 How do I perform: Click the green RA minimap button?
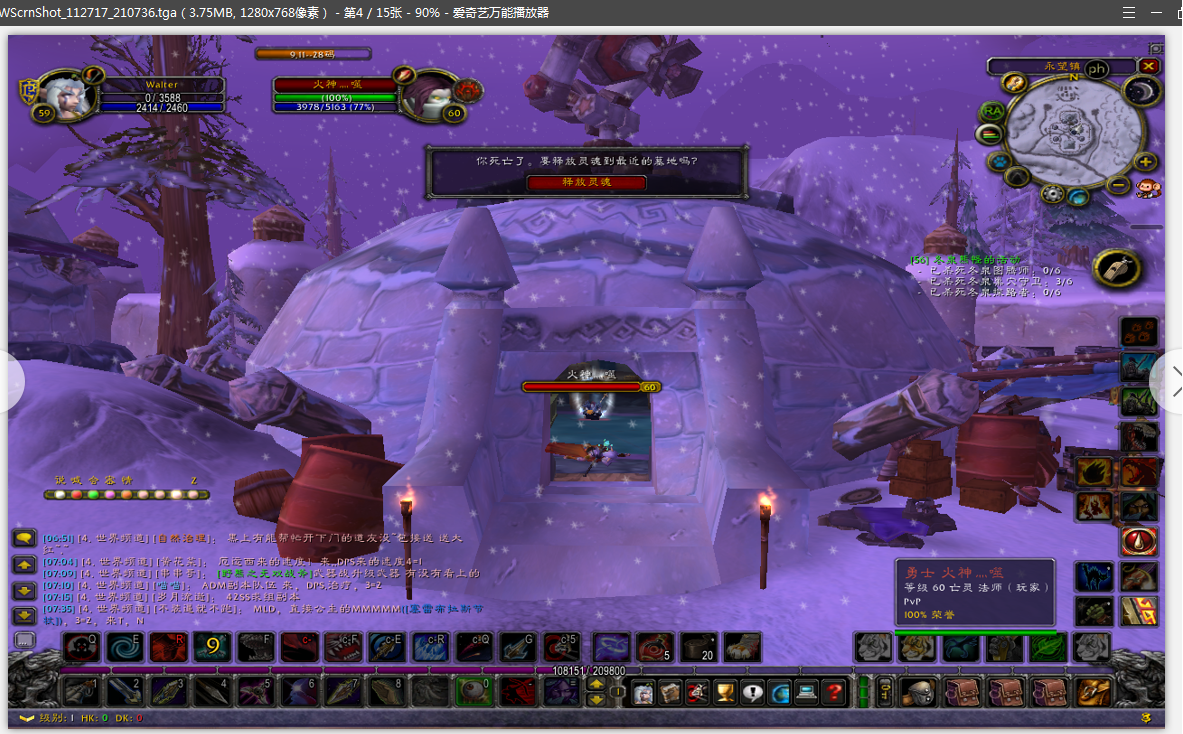(991, 110)
